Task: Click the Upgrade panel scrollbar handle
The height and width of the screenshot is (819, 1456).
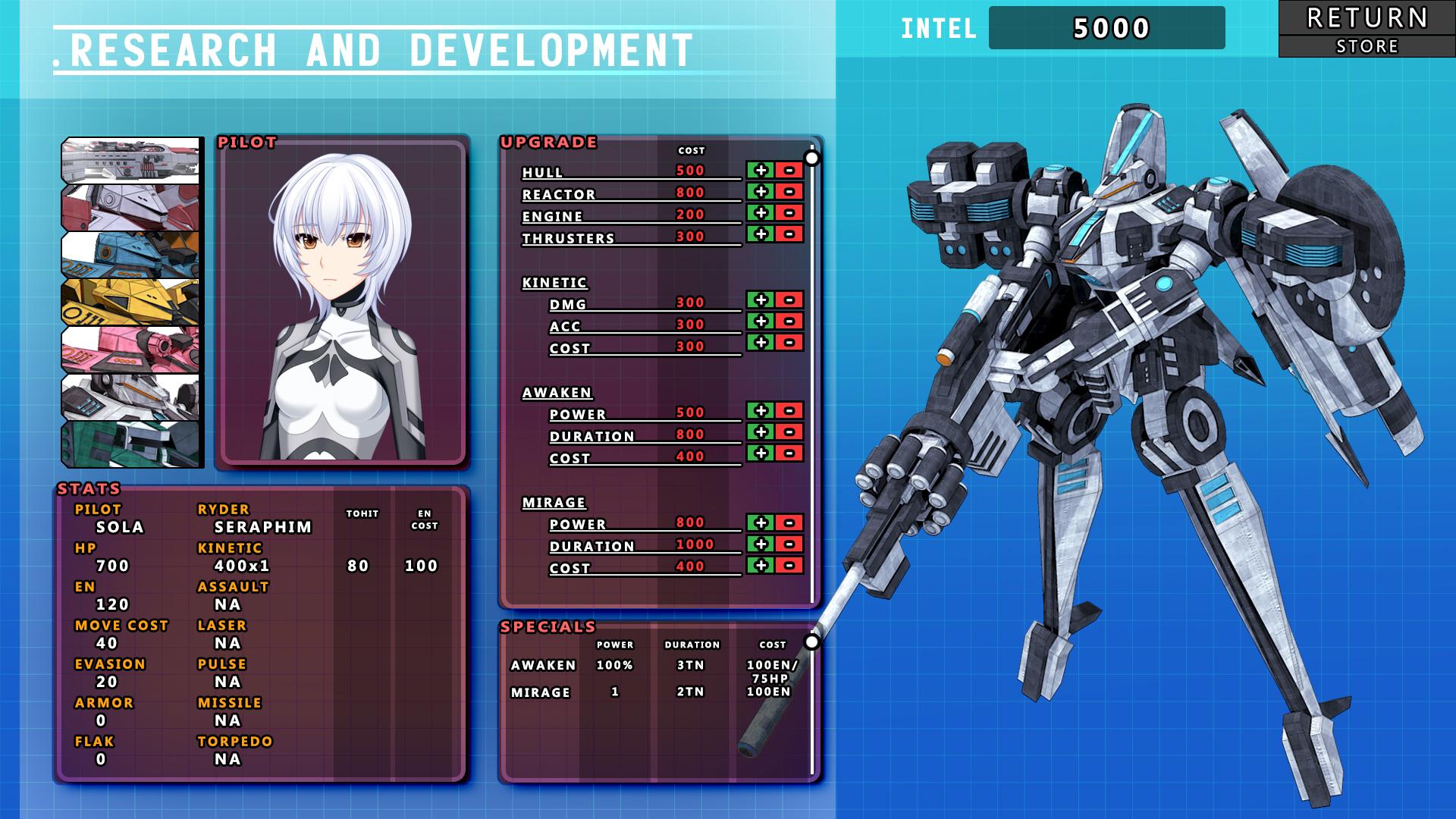Action: tap(814, 157)
